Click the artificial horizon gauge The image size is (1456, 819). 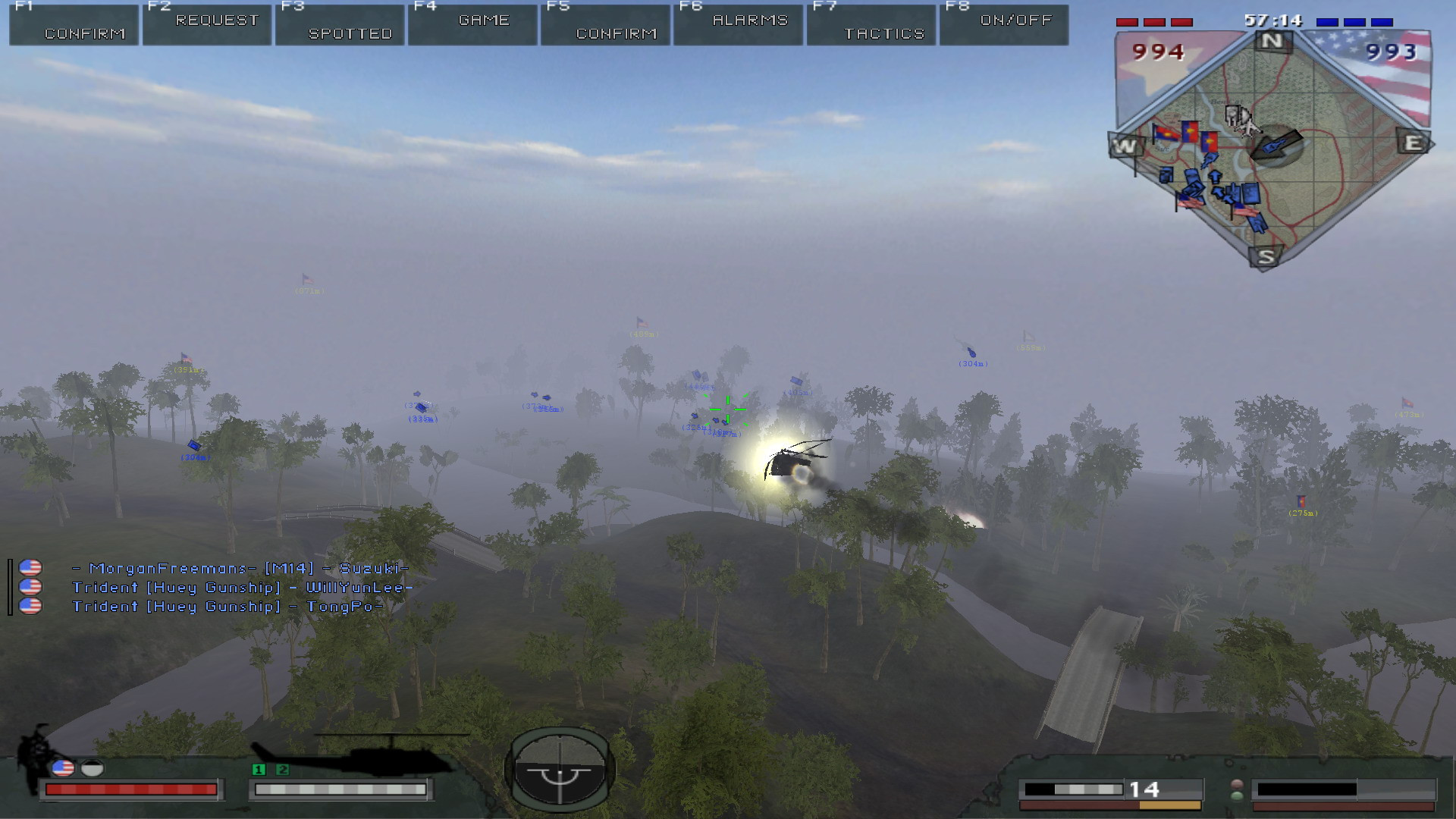tap(560, 769)
